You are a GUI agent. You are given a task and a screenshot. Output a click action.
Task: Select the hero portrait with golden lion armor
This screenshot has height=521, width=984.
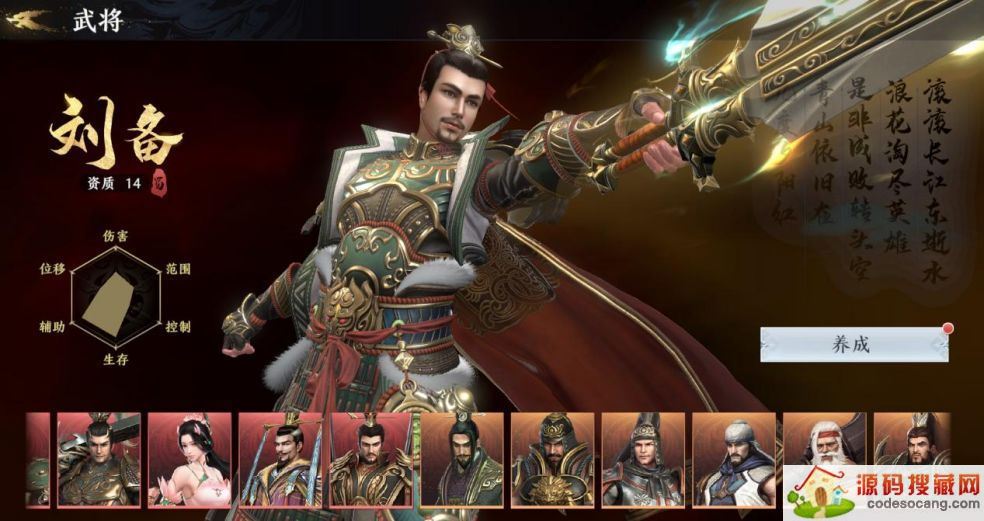click(552, 459)
